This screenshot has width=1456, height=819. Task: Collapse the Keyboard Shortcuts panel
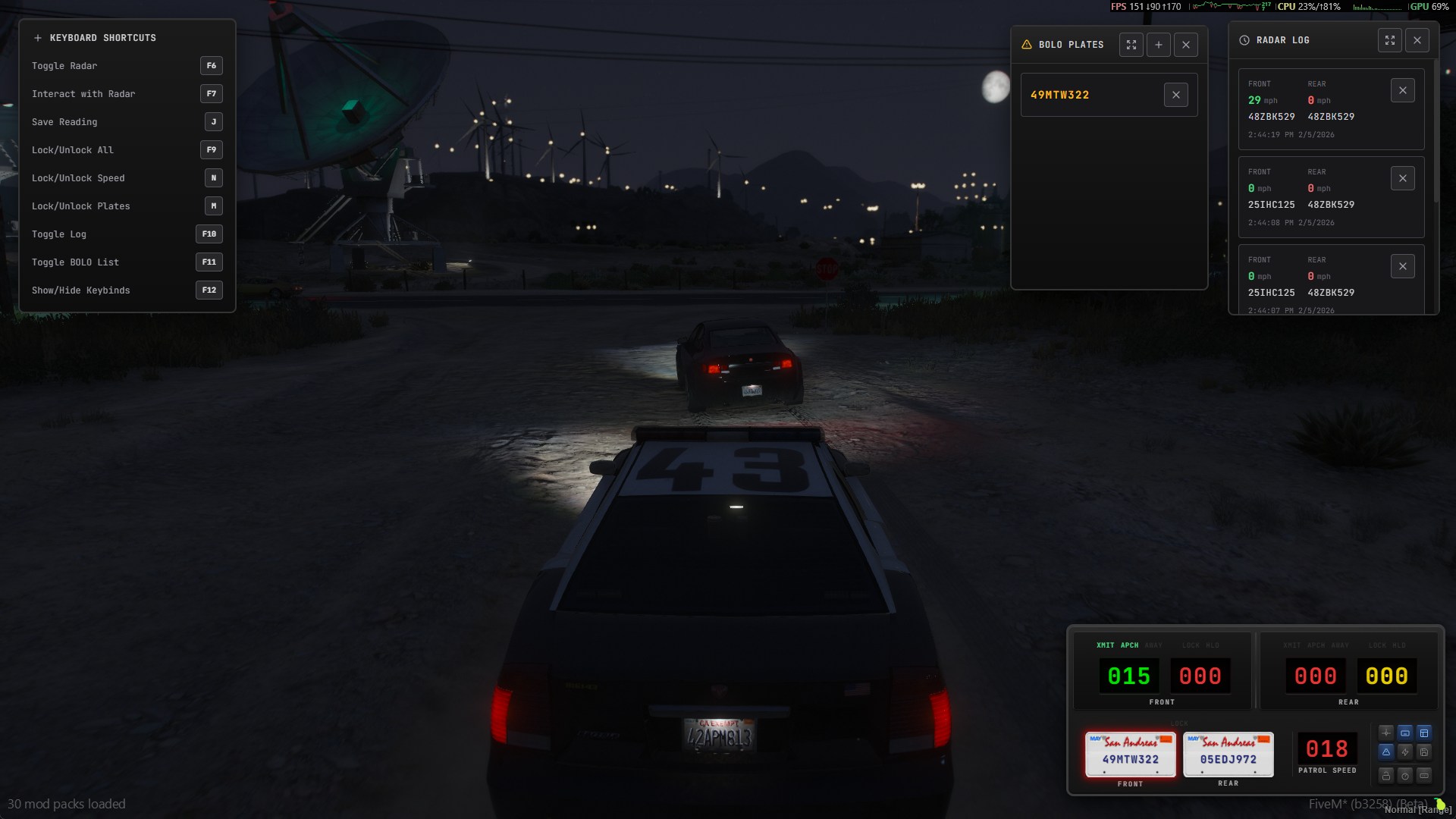tap(38, 37)
